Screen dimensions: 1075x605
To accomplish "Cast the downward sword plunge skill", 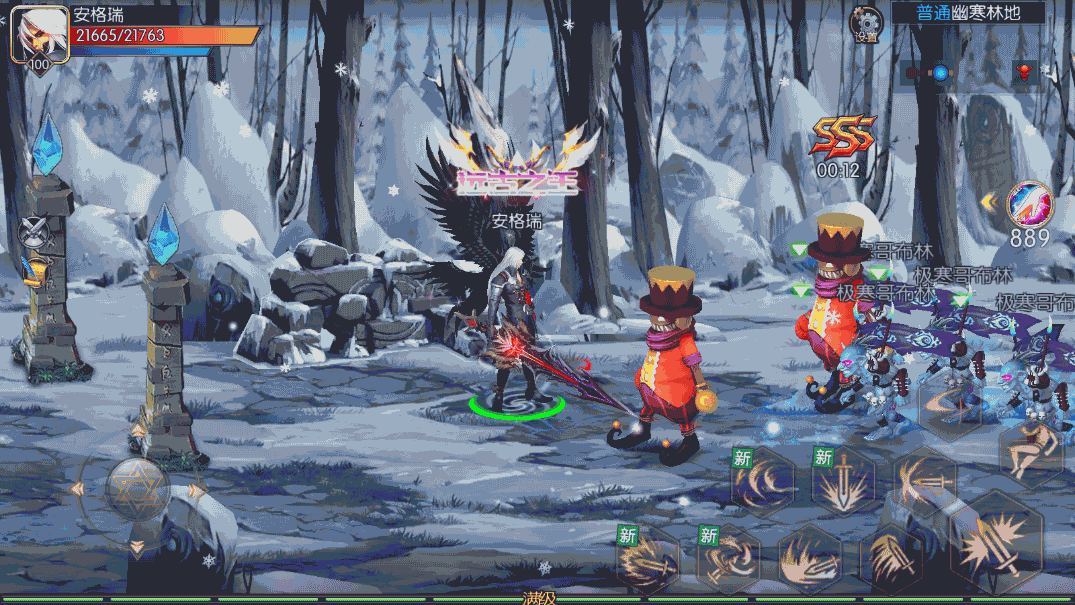I will 844,482.
